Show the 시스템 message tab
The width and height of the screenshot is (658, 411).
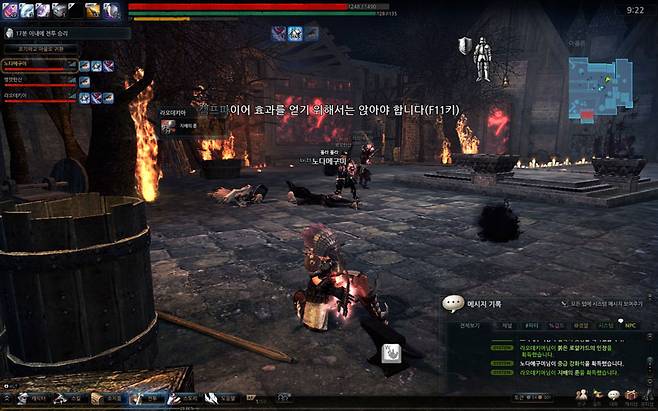tap(606, 325)
